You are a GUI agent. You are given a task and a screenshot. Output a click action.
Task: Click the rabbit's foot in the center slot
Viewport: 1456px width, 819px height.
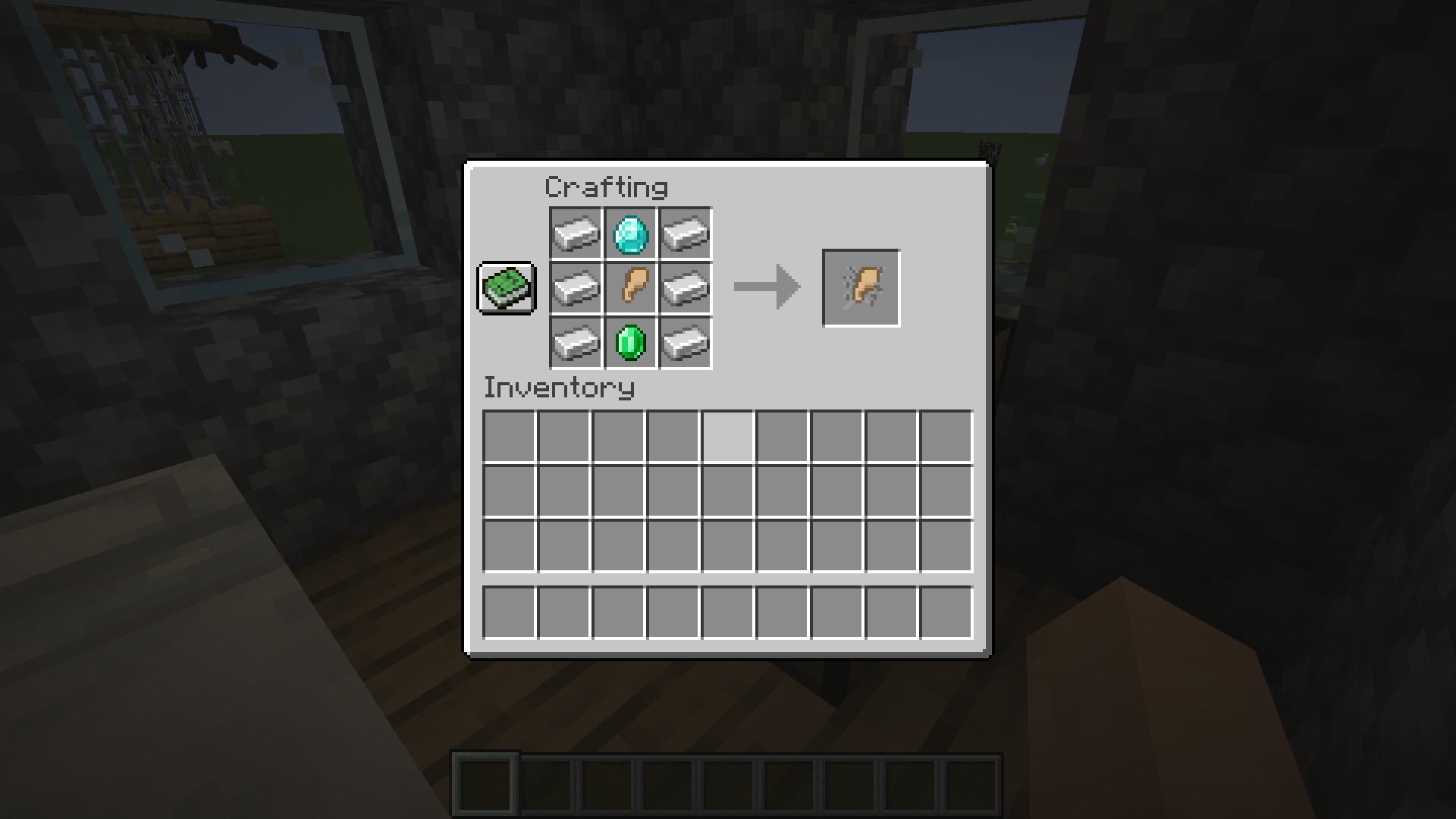630,289
